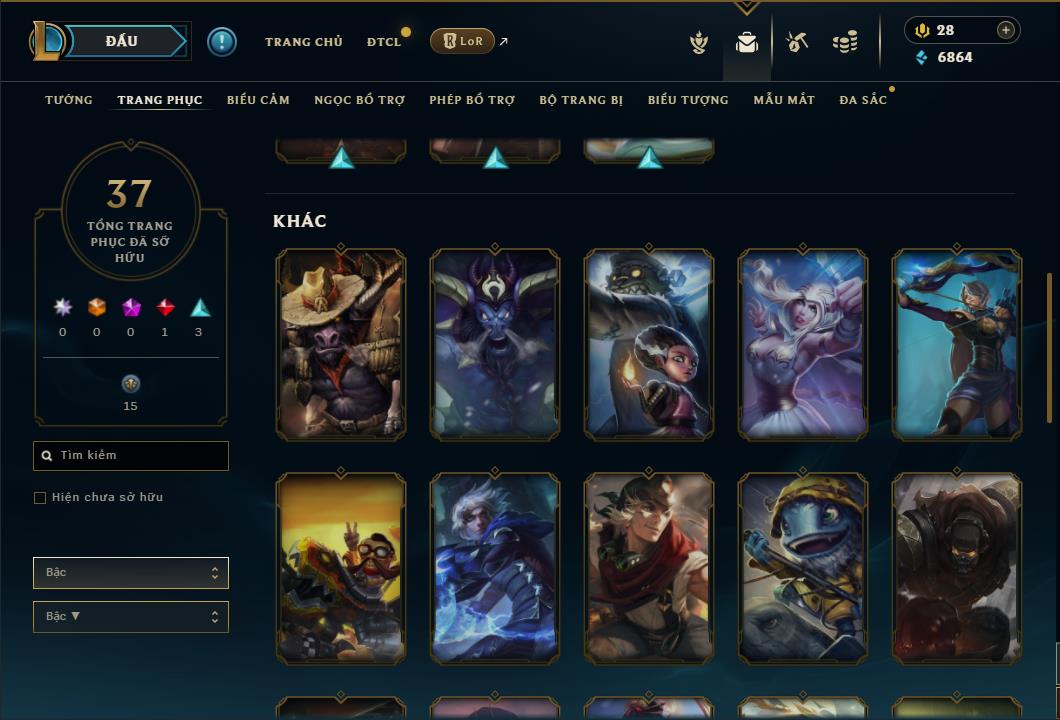This screenshot has width=1060, height=720.
Task: Open the NGỌC BỔ TRỢ tab
Action: click(359, 100)
